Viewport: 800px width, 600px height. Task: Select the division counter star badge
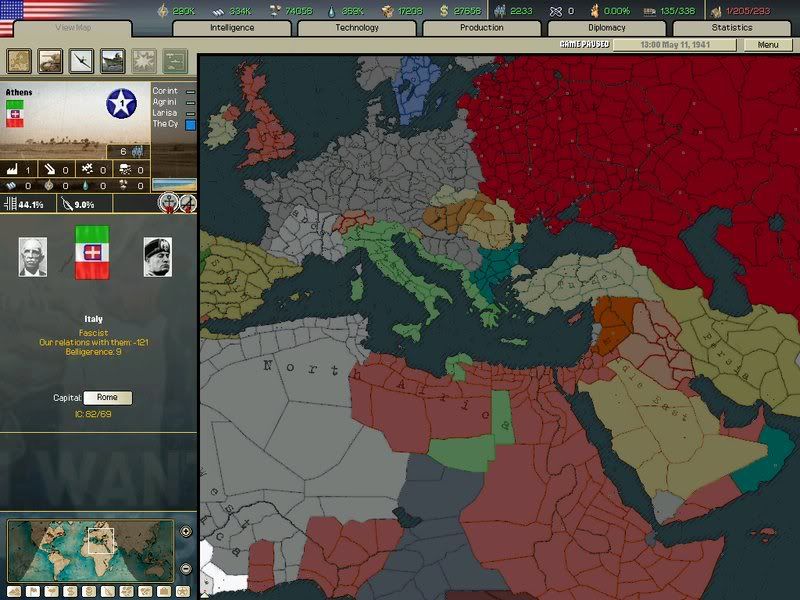point(122,103)
